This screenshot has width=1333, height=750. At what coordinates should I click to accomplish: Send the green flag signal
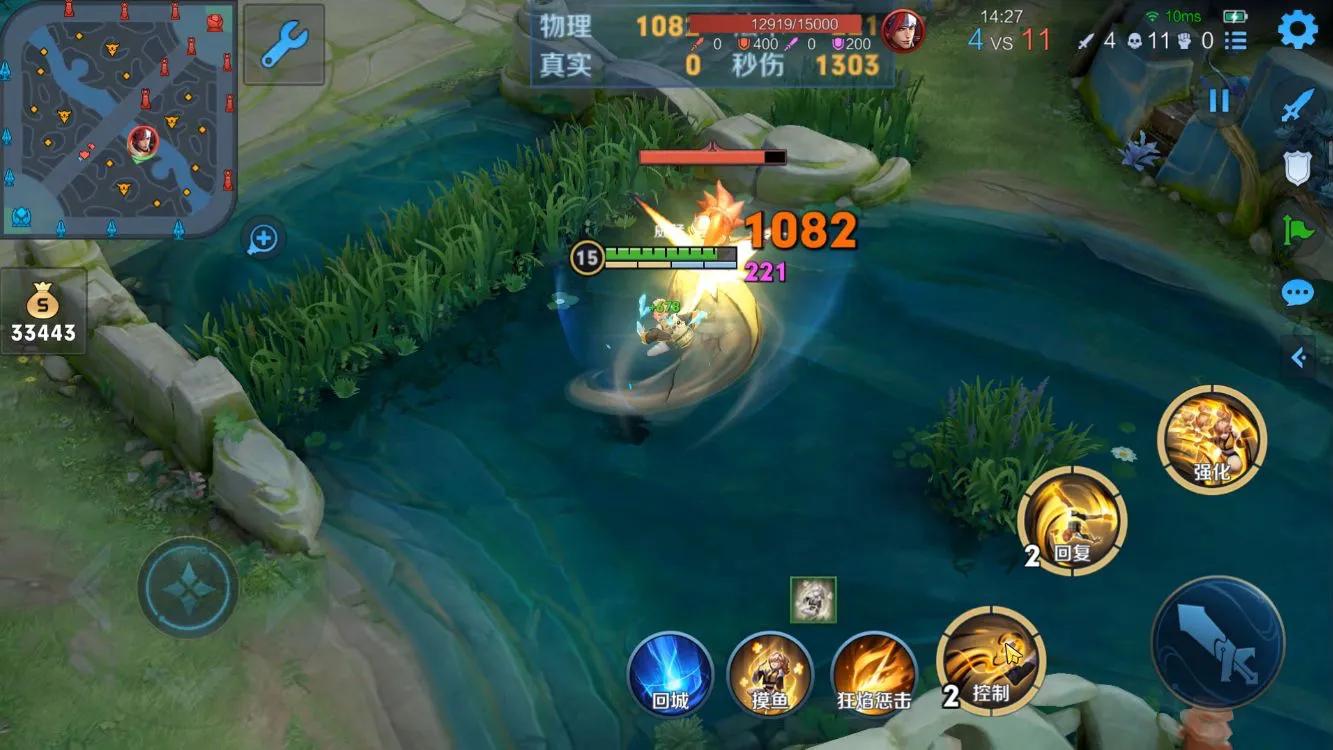[x=1297, y=231]
